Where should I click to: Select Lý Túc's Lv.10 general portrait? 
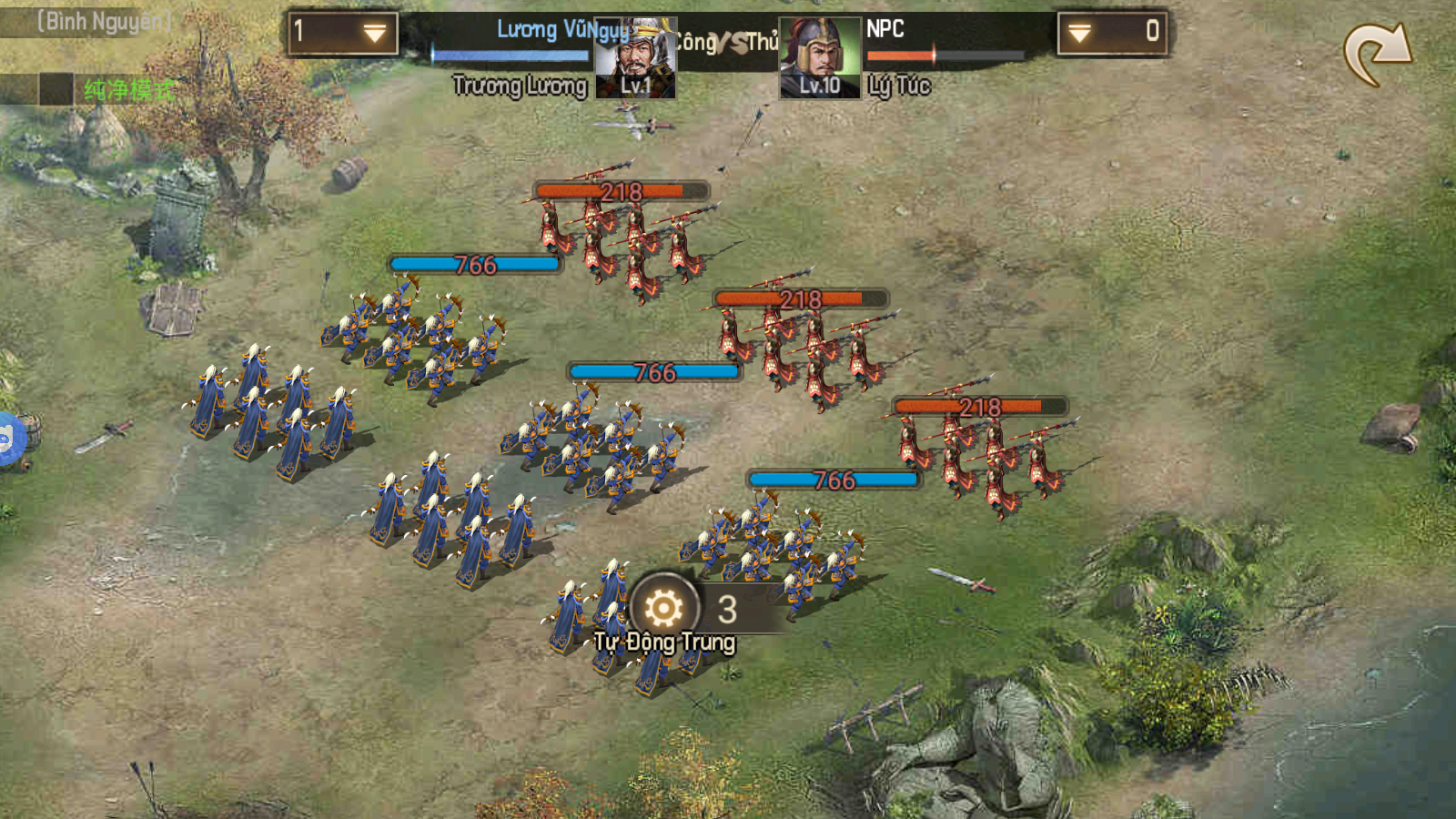820,58
